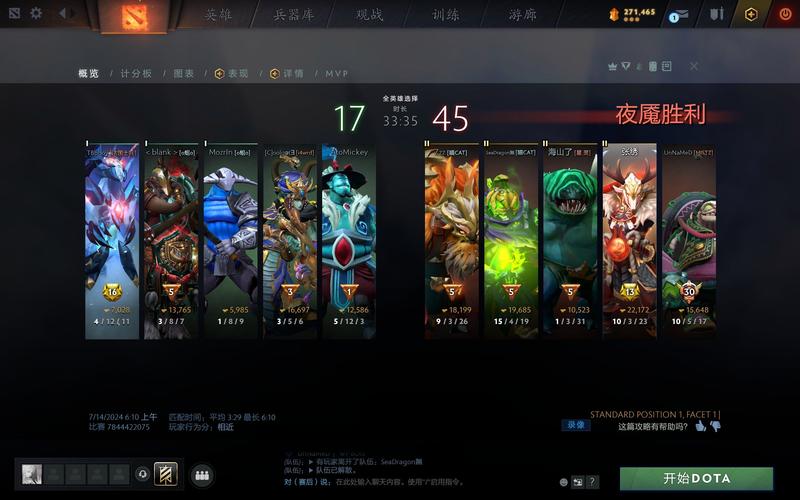
Task: Open the 训练 (Learn) menu
Action: (x=446, y=15)
